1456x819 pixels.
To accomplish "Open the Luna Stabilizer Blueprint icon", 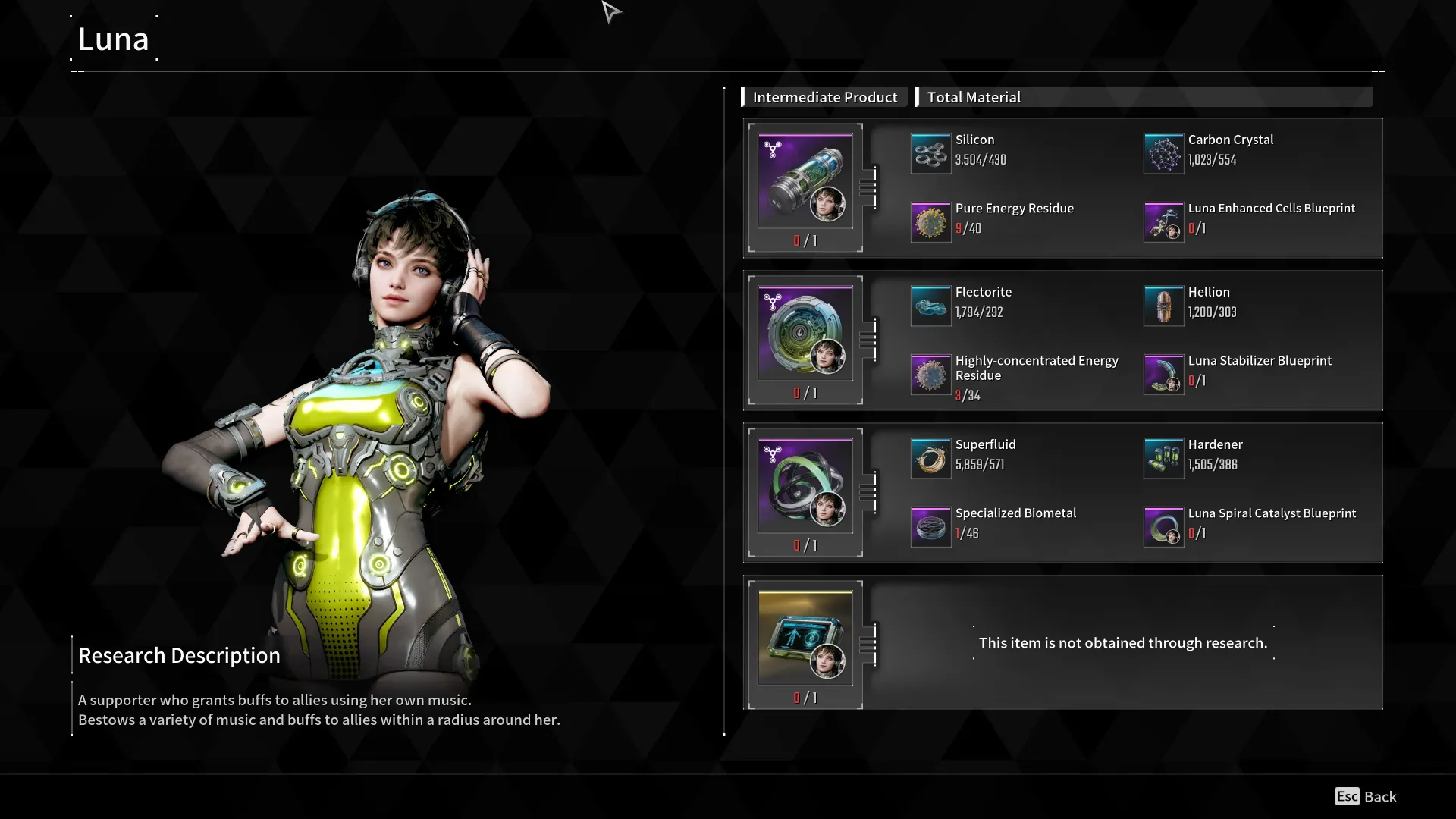I will point(1163,375).
